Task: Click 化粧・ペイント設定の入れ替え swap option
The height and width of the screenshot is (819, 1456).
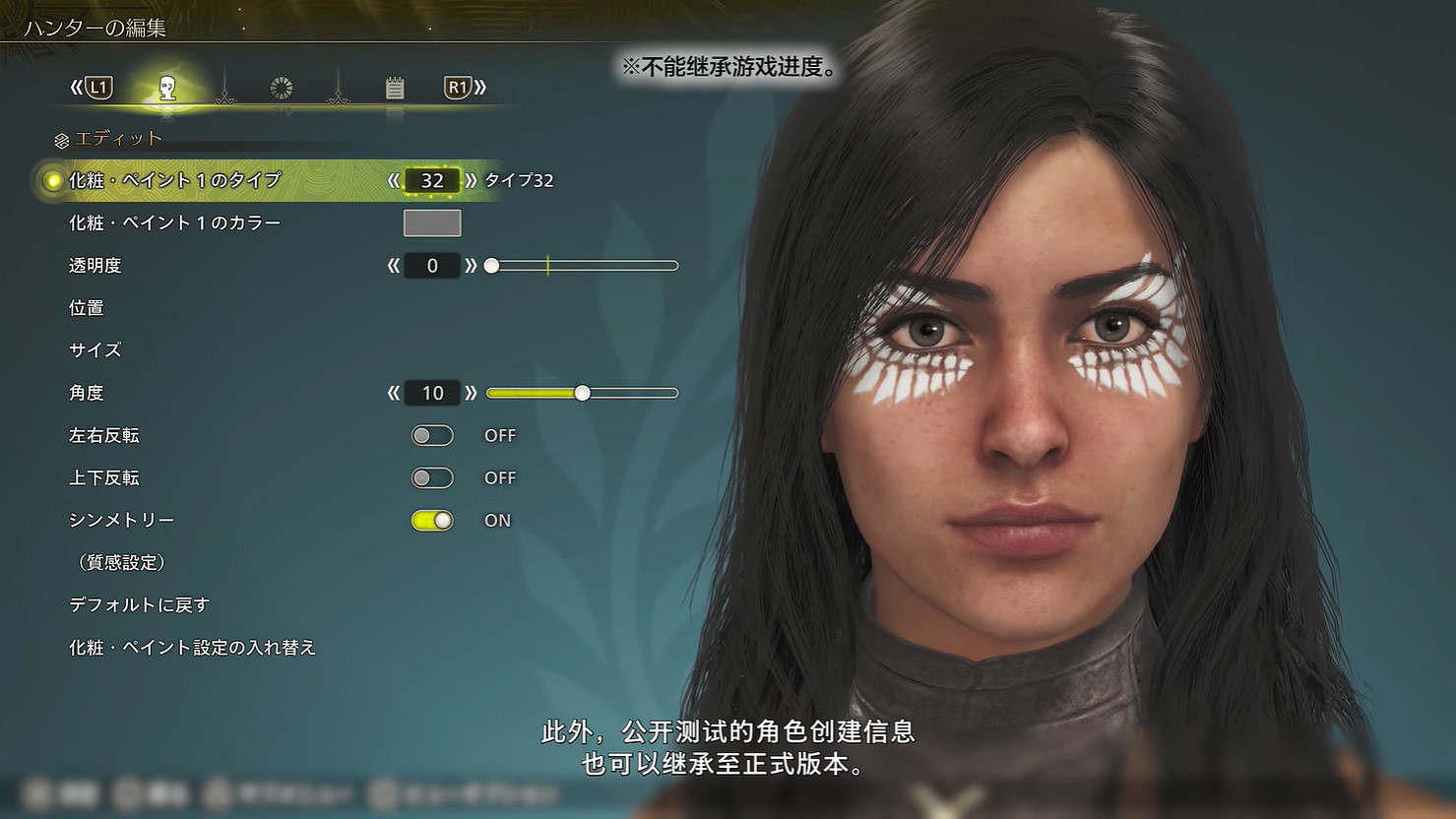Action: 193,648
